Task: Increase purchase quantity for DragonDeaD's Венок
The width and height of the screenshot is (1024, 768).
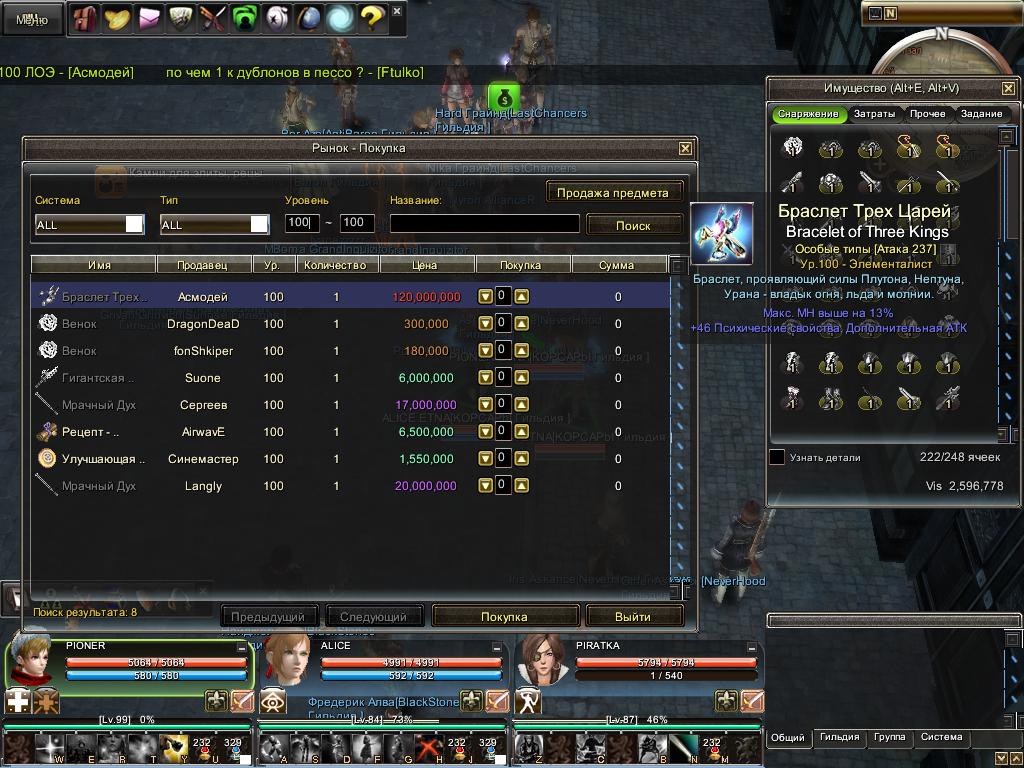Action: [521, 324]
